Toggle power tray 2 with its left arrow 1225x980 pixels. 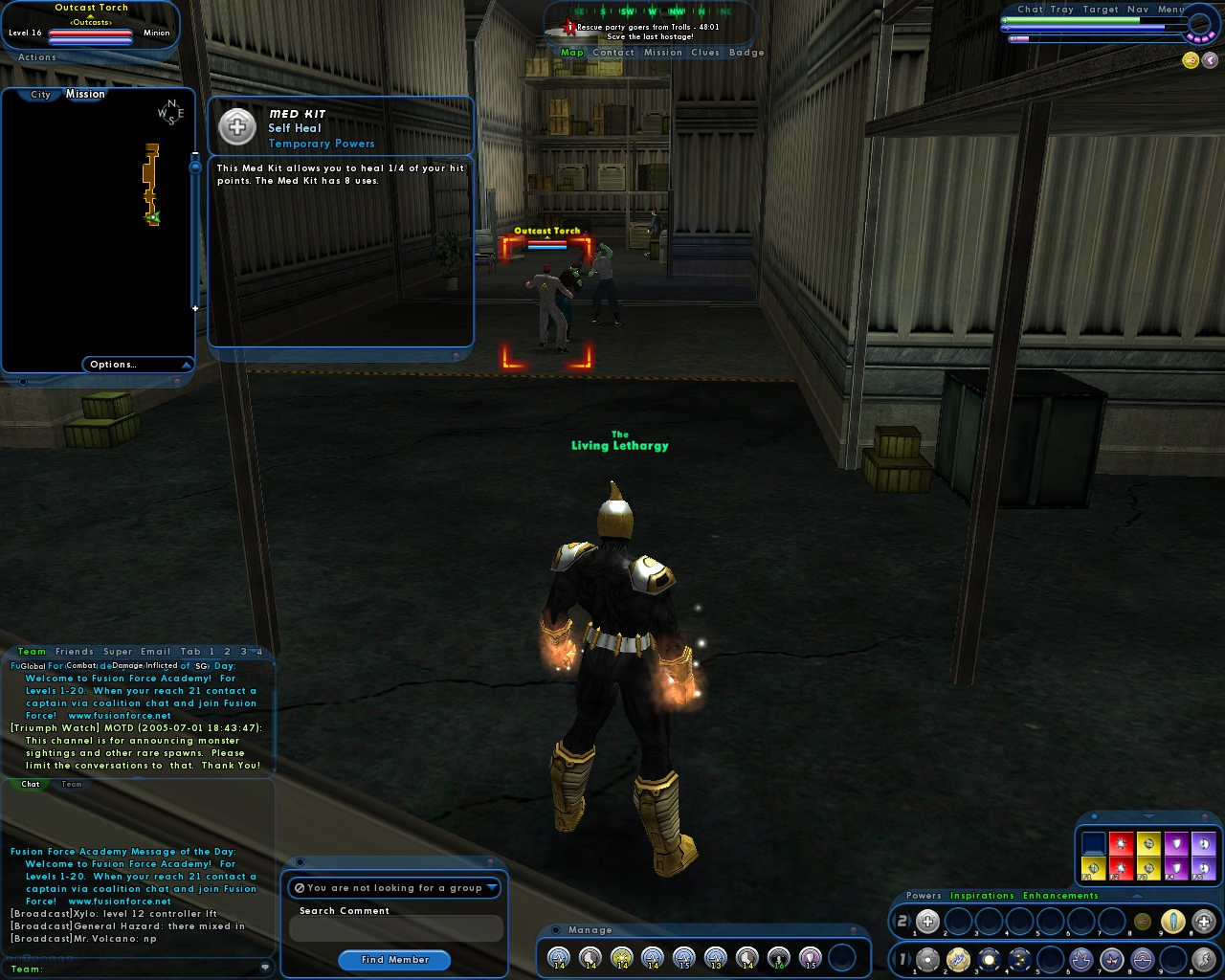(x=896, y=922)
